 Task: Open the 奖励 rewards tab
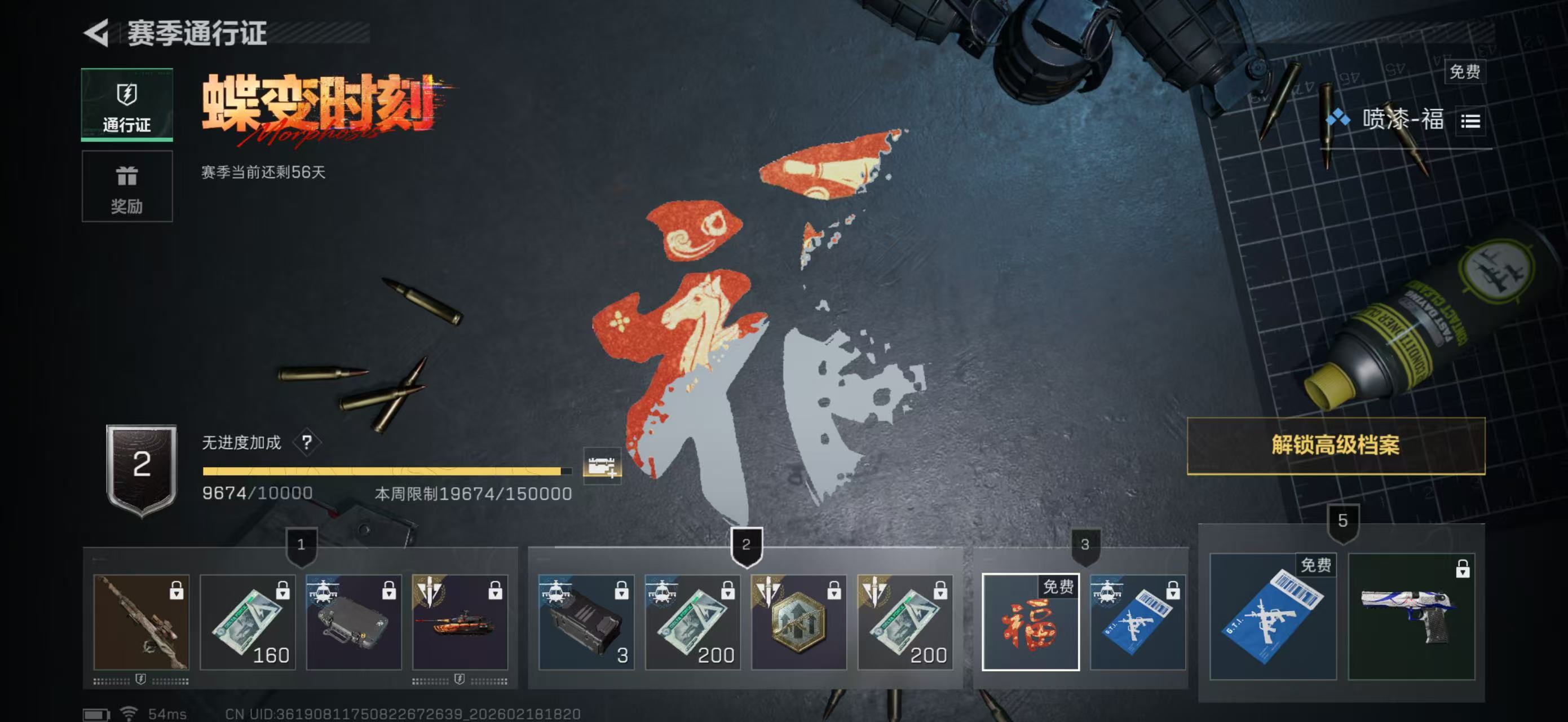127,187
